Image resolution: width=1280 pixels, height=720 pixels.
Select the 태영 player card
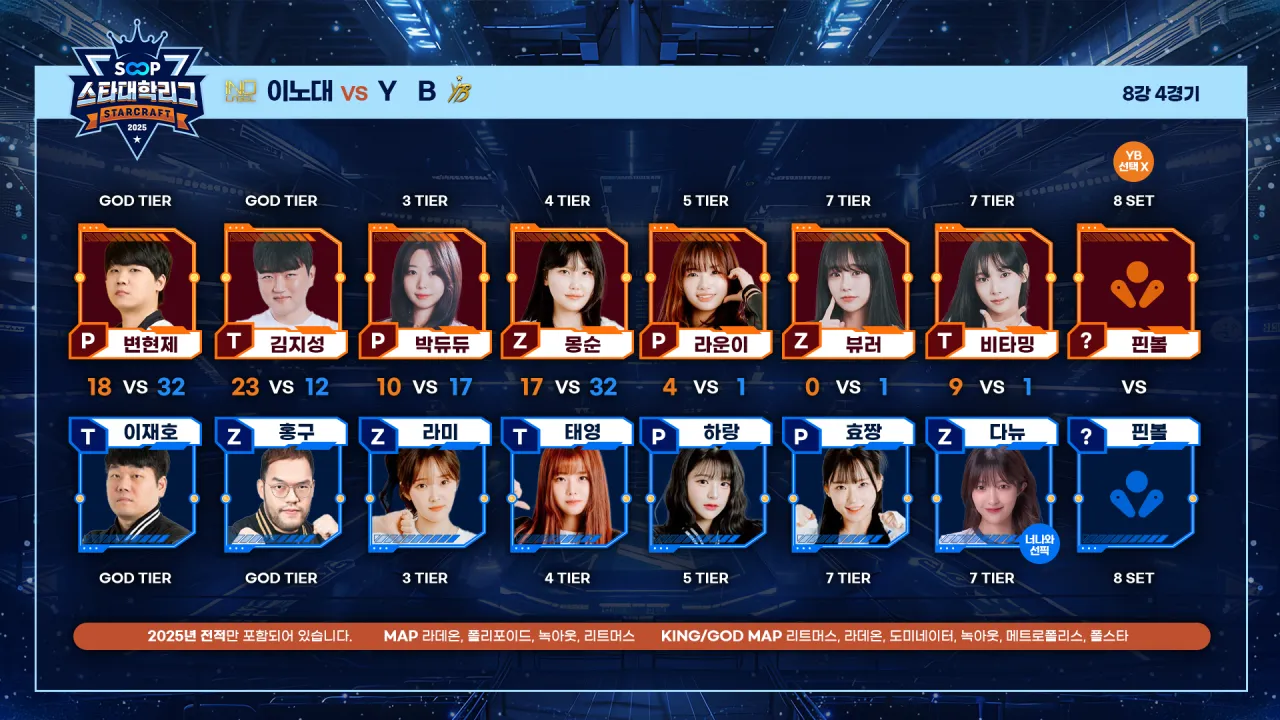(568, 484)
